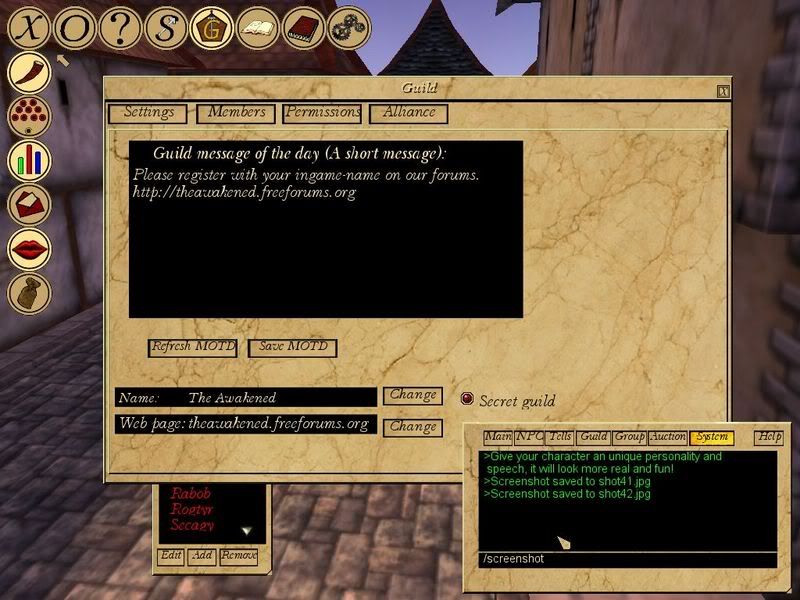Open the Guild chat tab
Image resolution: width=800 pixels, height=600 pixels.
(594, 437)
